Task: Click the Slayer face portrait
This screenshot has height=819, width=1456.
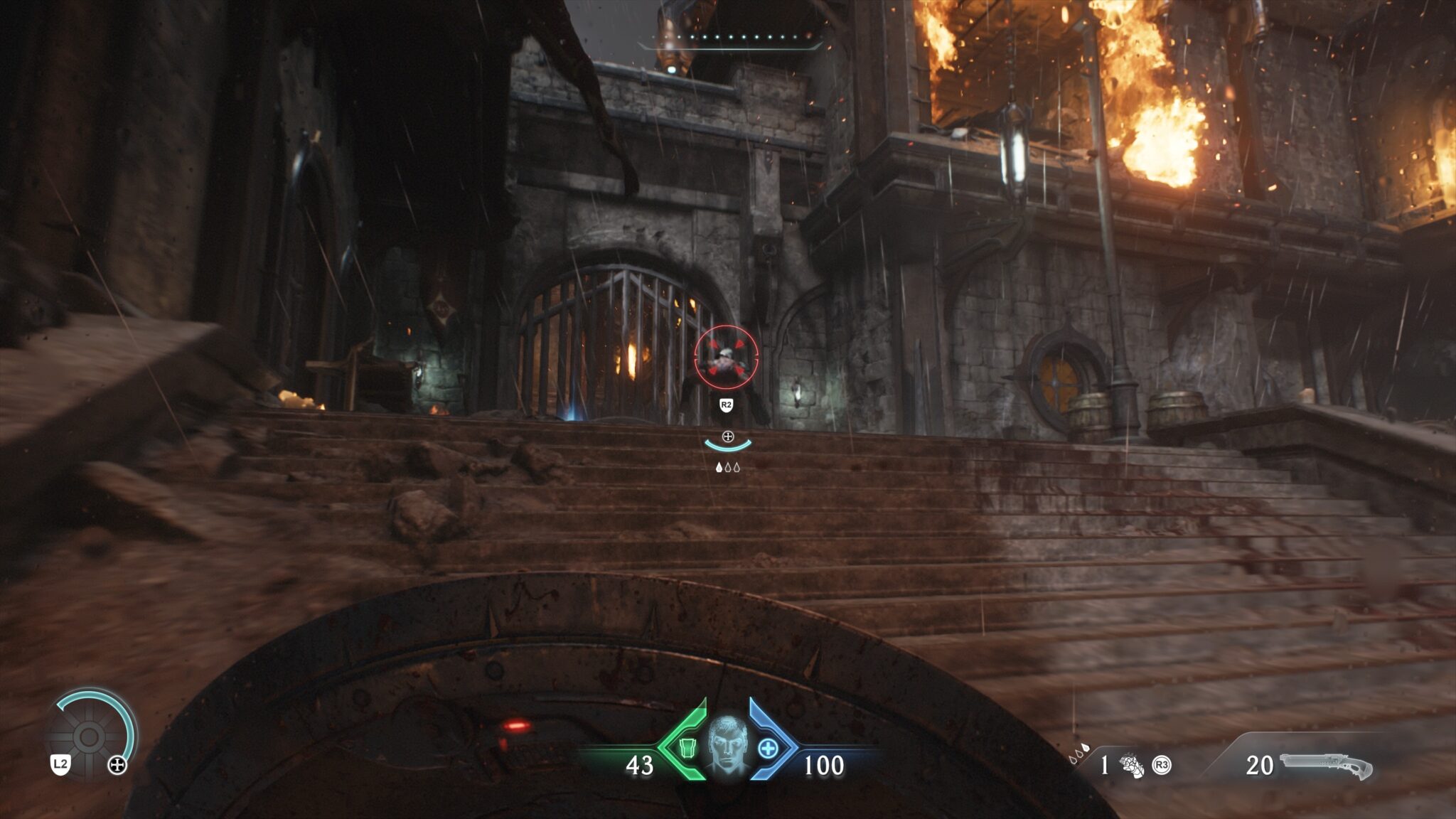Action: (x=727, y=746)
